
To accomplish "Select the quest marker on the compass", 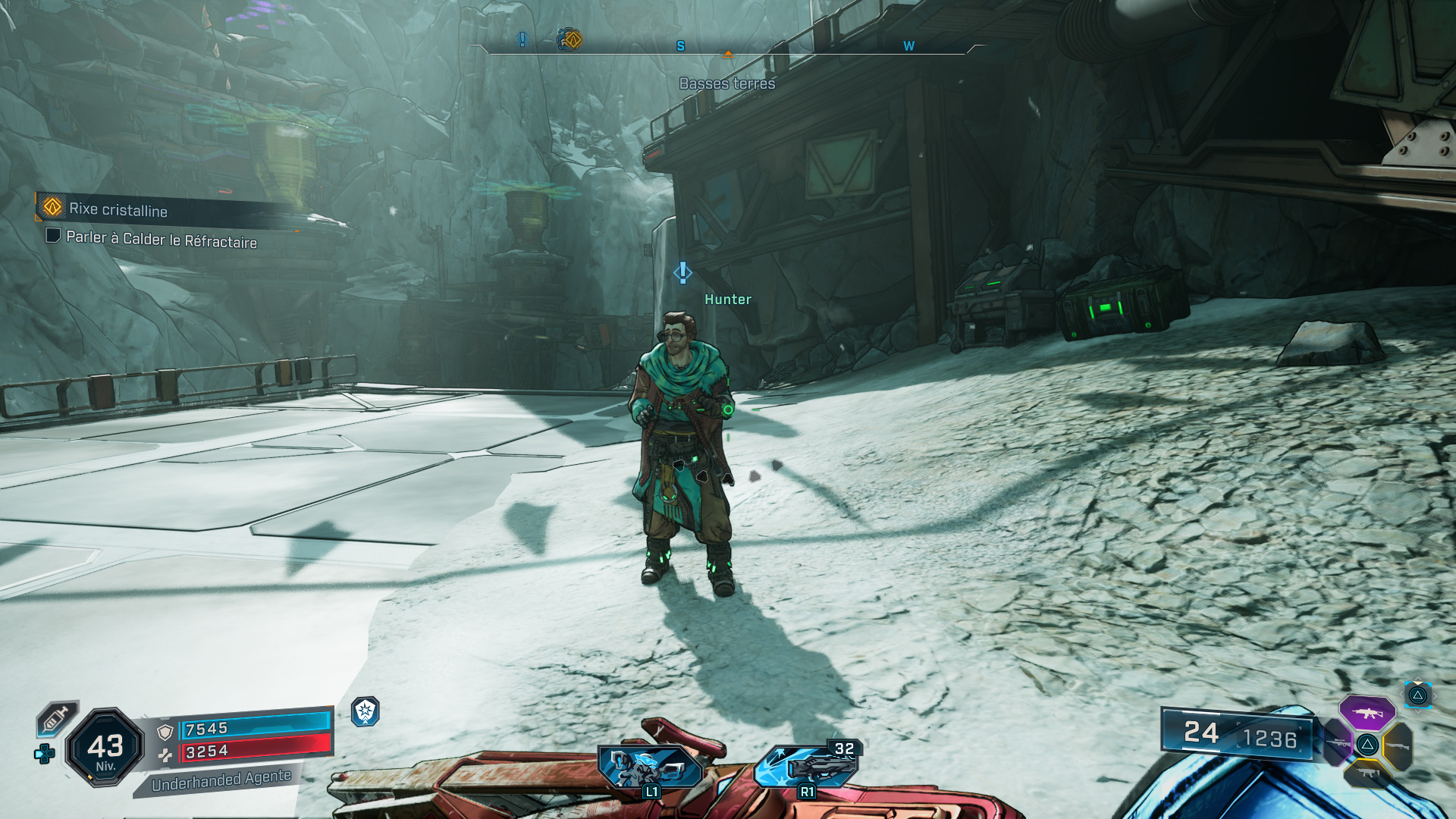I will tap(570, 39).
